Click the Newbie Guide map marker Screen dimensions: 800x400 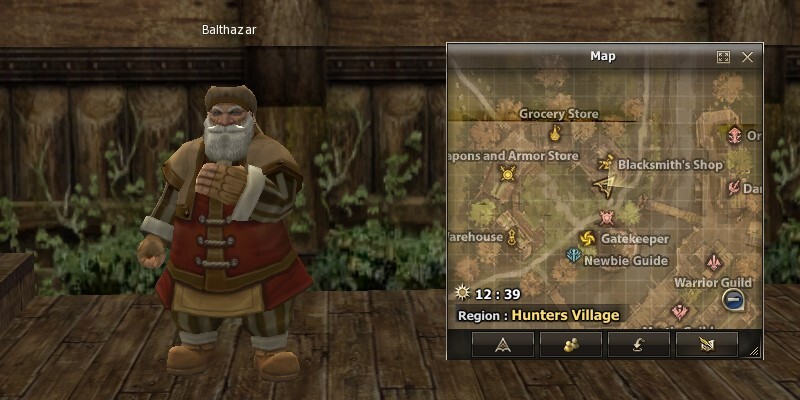[573, 257]
